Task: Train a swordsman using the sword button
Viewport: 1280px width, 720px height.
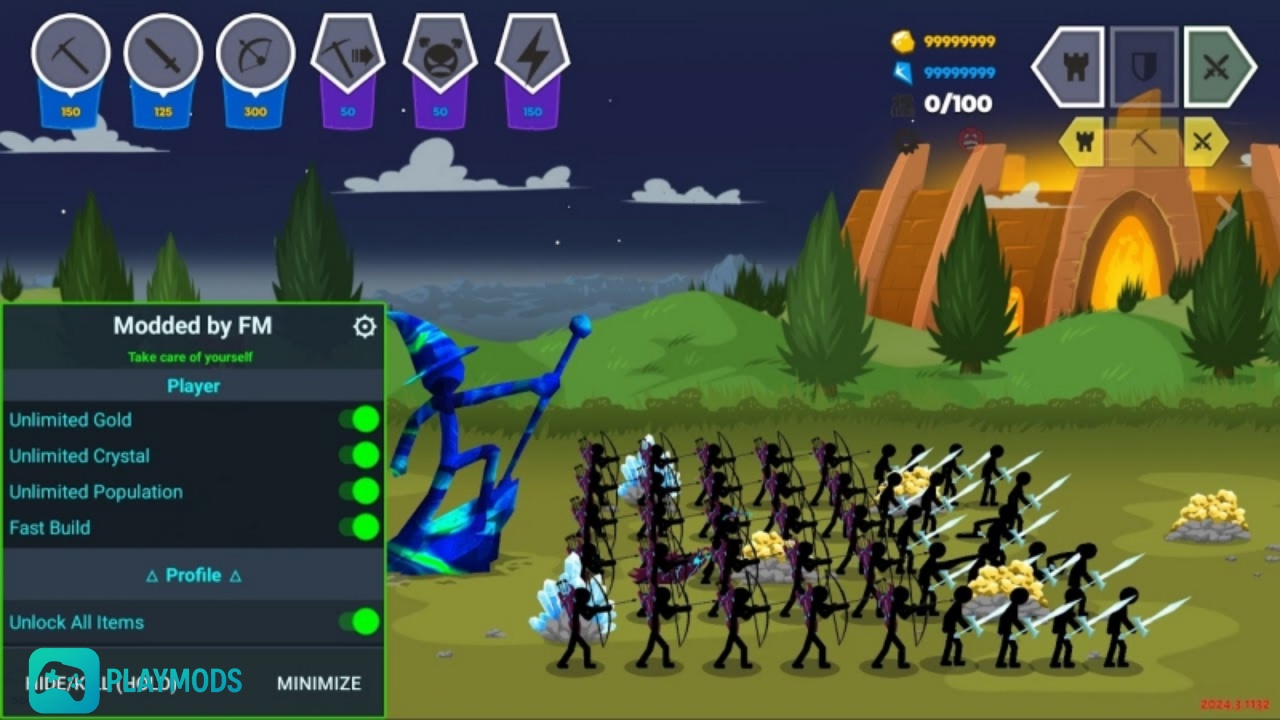Action: (163, 54)
